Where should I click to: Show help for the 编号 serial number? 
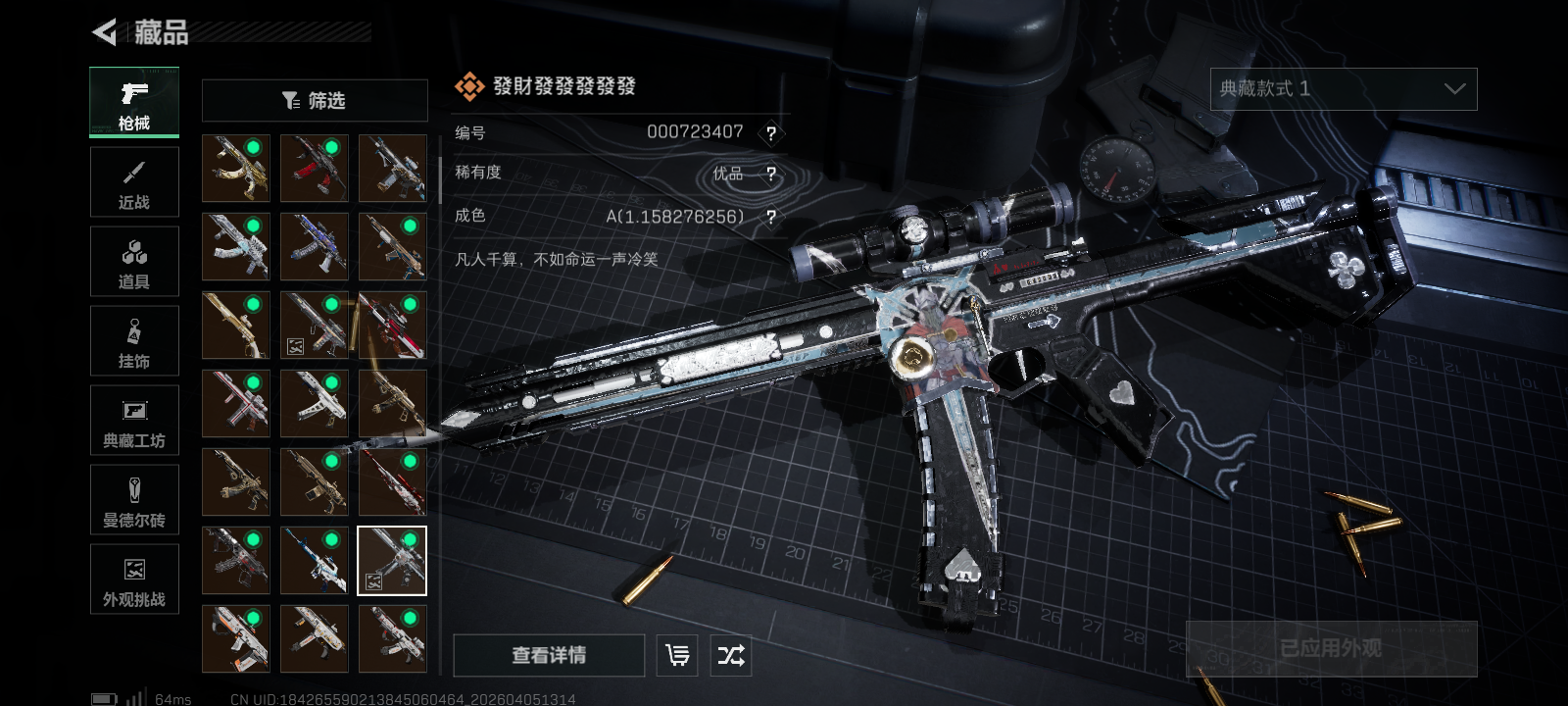click(x=771, y=133)
